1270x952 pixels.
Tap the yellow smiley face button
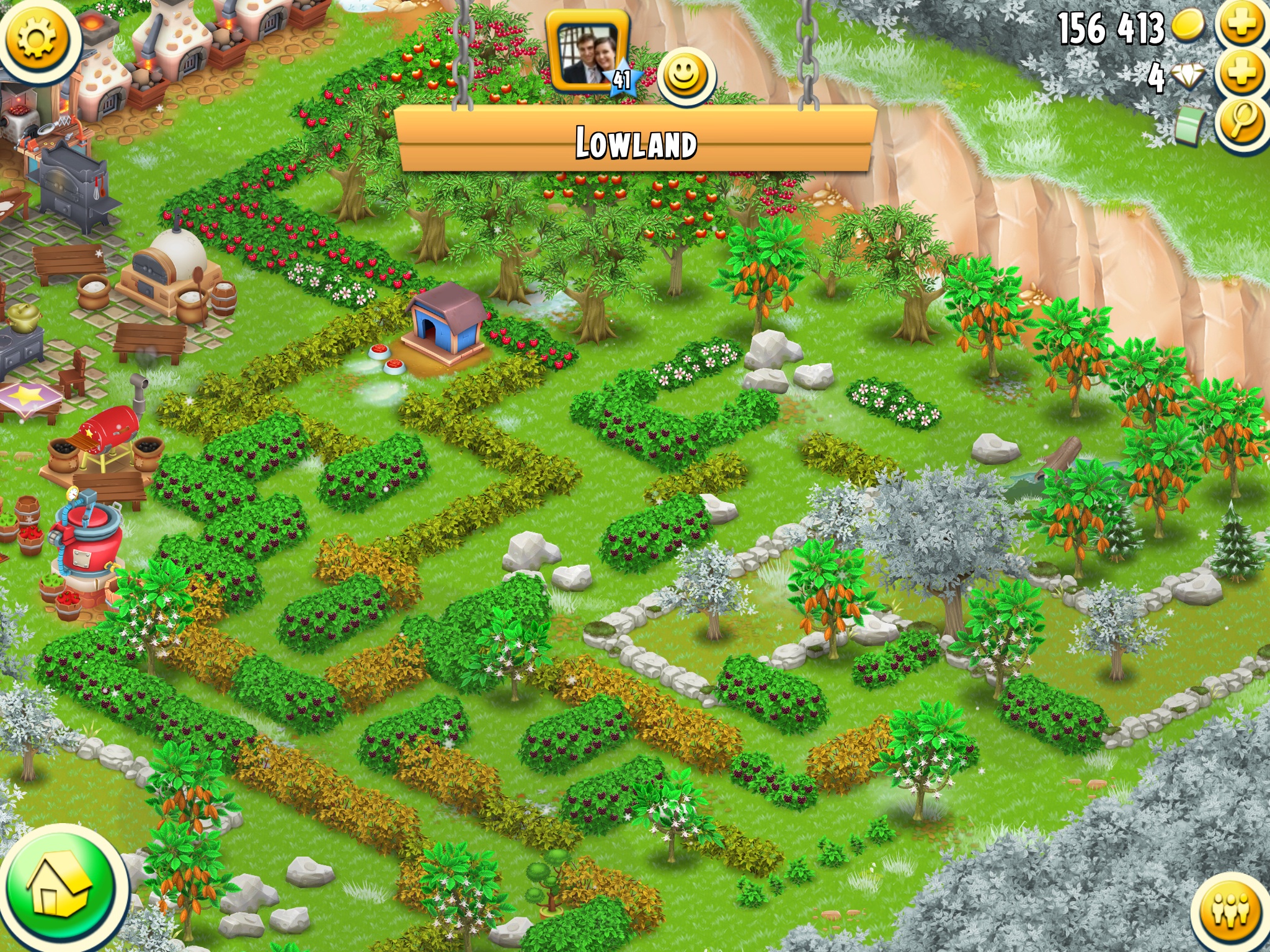686,77
